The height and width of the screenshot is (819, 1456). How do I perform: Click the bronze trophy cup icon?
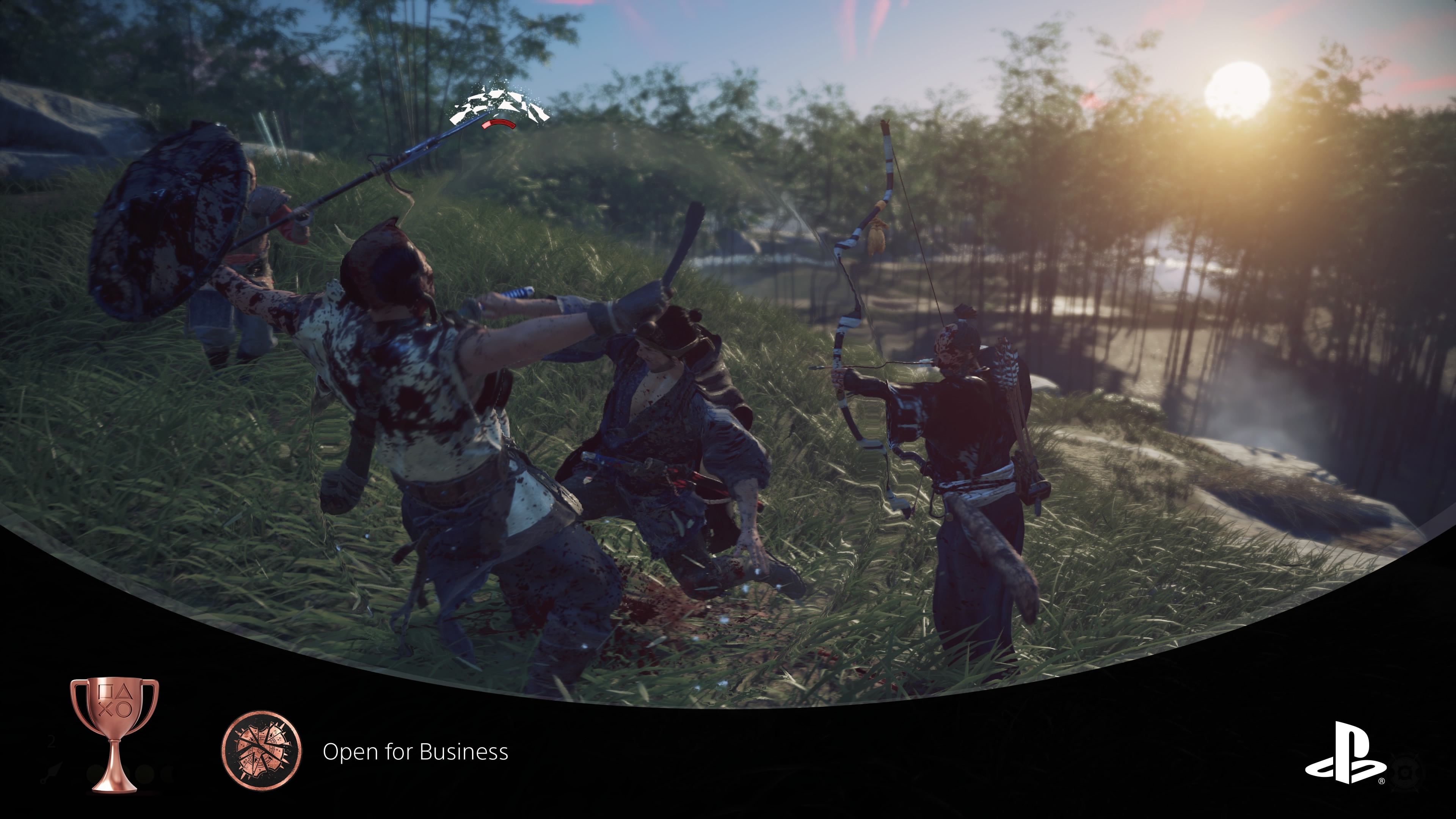click(114, 733)
